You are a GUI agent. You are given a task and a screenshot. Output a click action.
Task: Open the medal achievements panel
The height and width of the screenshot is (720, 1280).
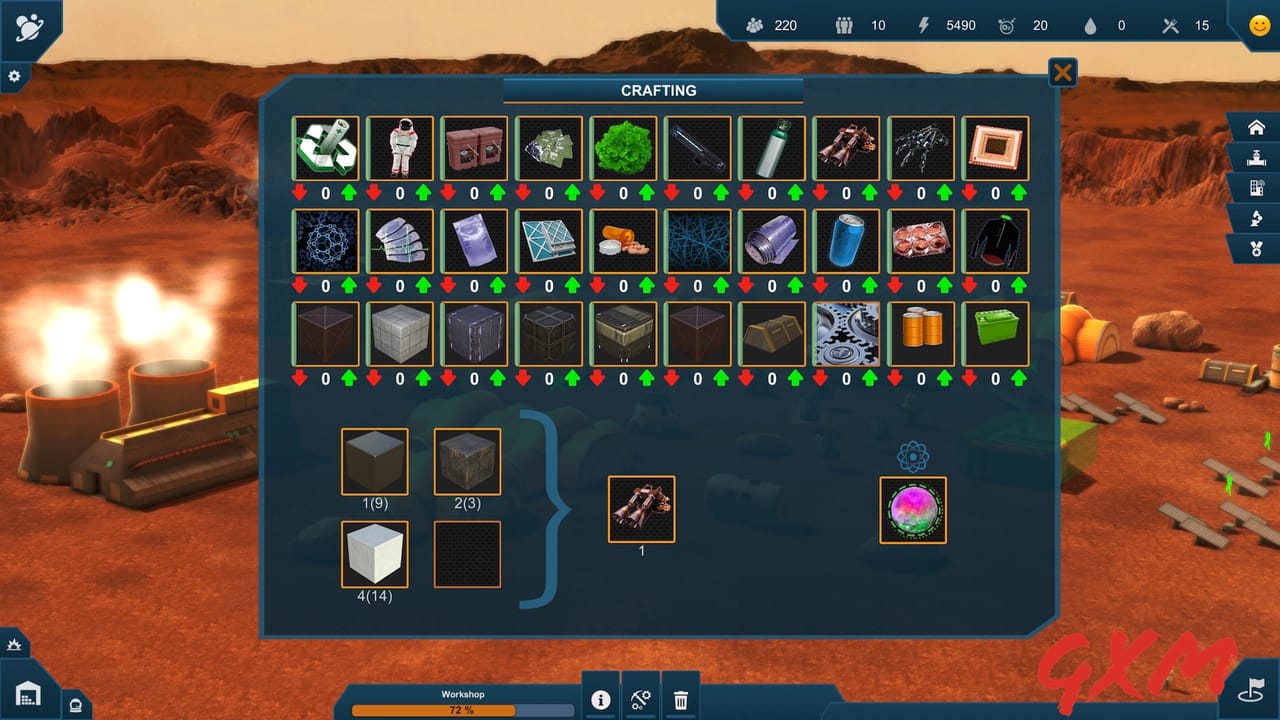[1257, 247]
